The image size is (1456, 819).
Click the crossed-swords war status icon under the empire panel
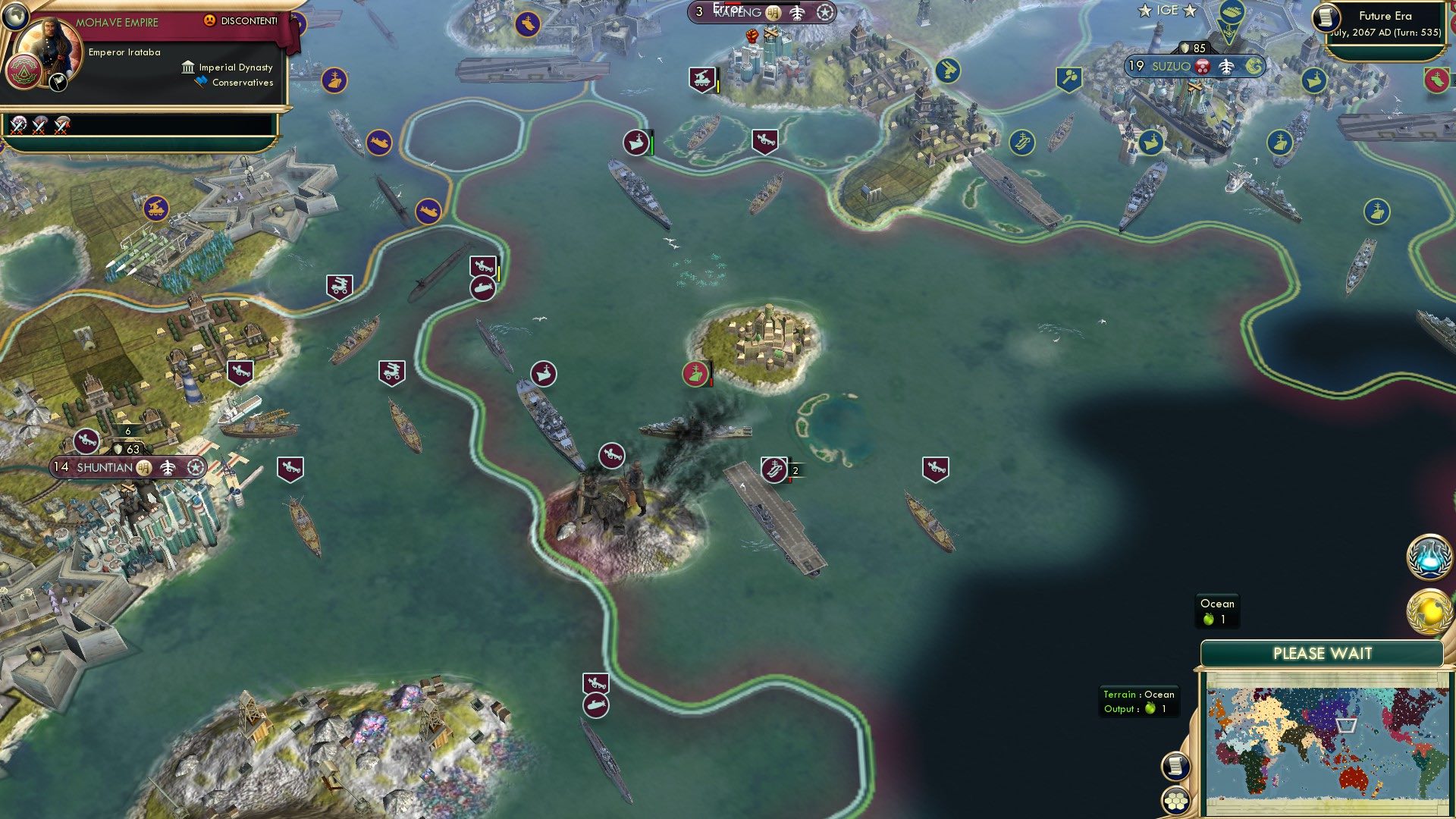pos(19,125)
